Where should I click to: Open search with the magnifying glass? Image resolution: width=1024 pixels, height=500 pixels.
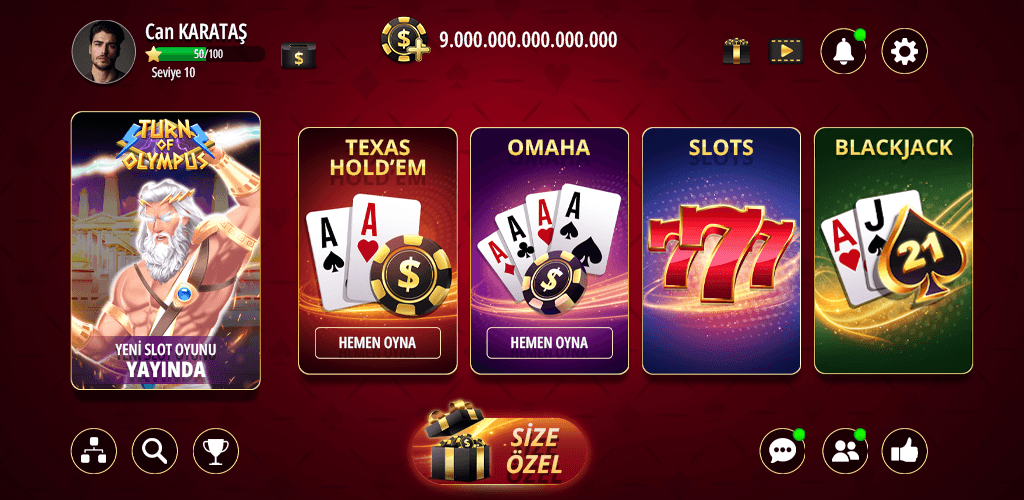[x=154, y=451]
